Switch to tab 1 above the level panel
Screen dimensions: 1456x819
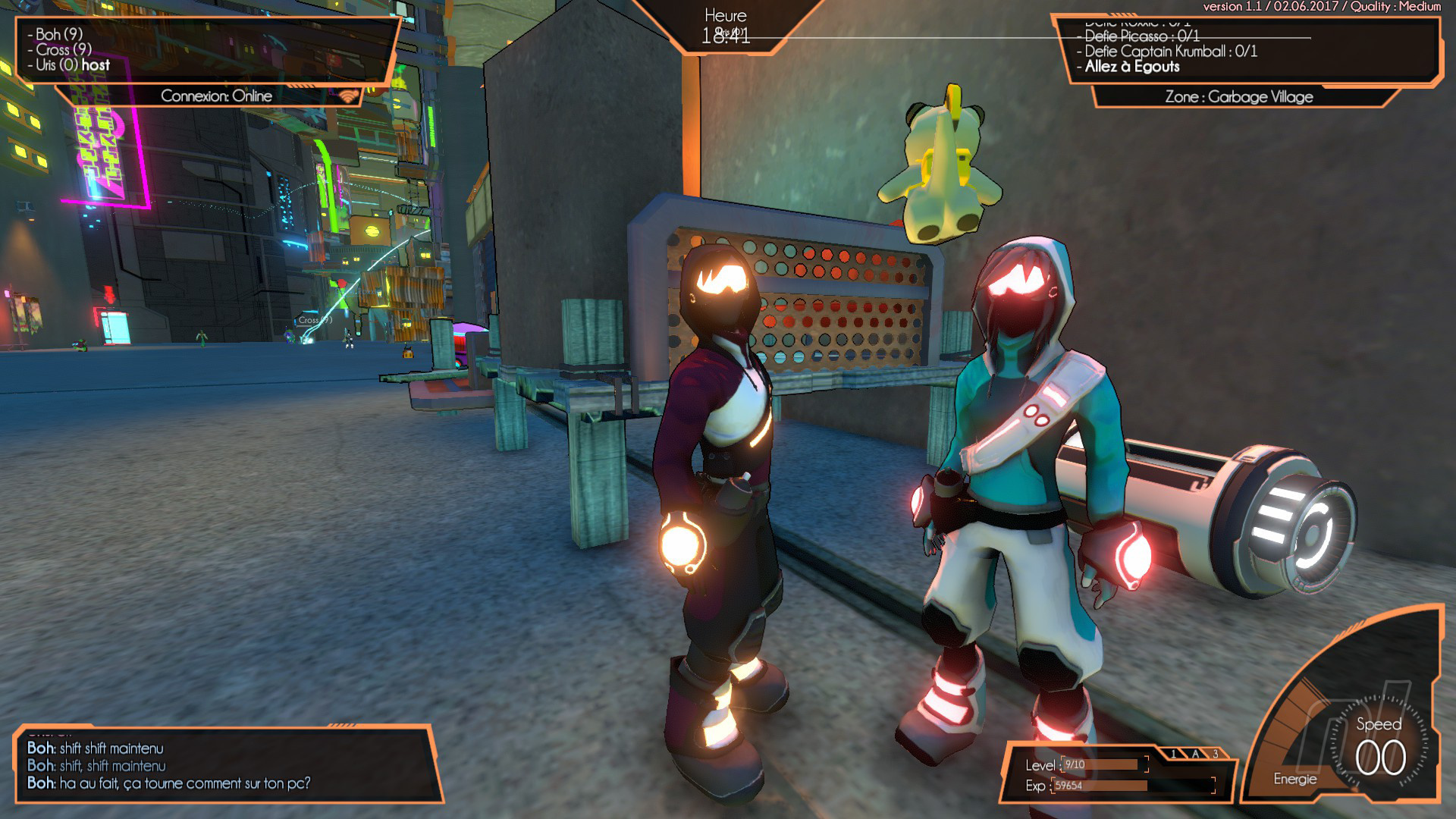click(1174, 754)
